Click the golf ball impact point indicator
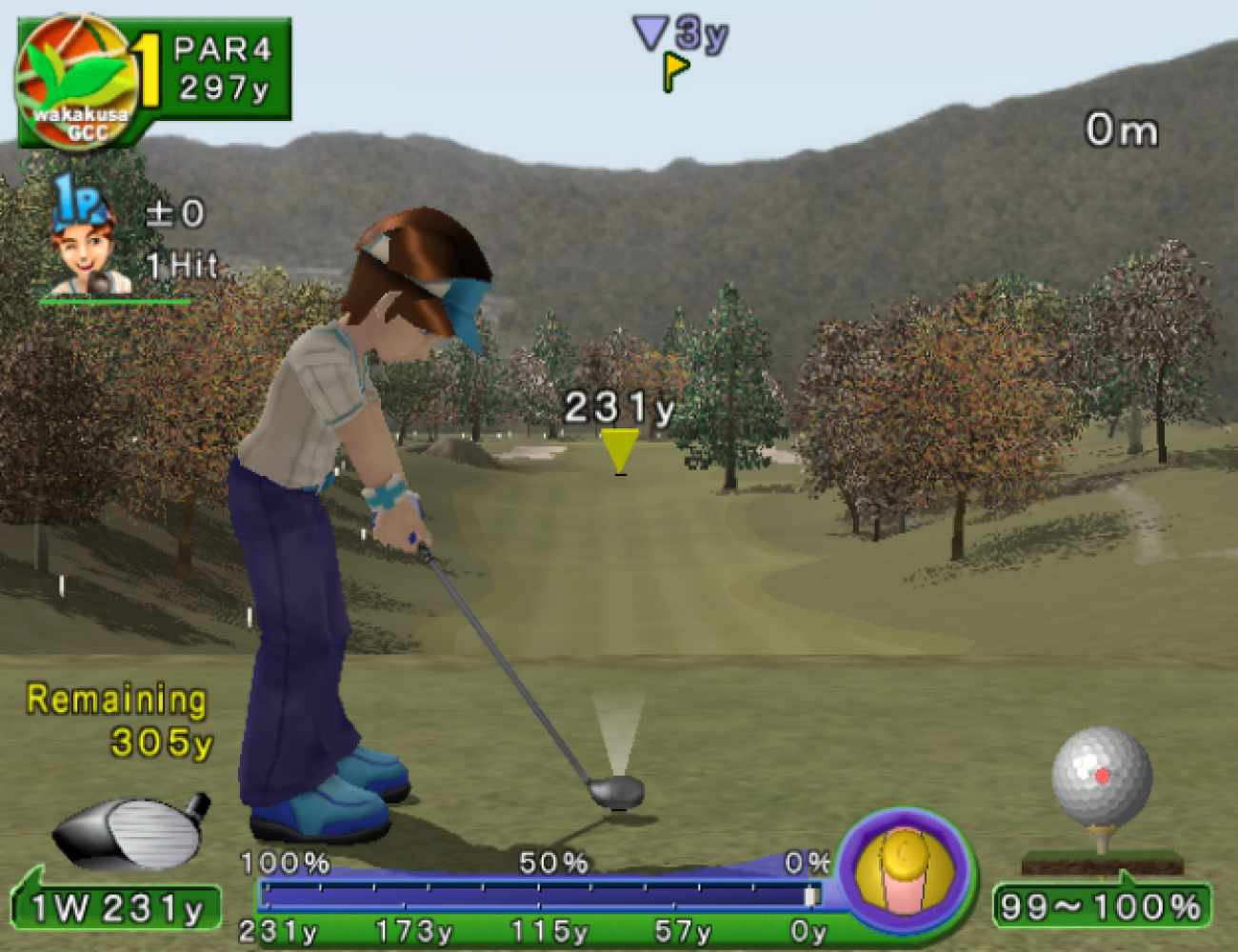This screenshot has width=1238, height=952. pyautogui.click(x=1102, y=776)
